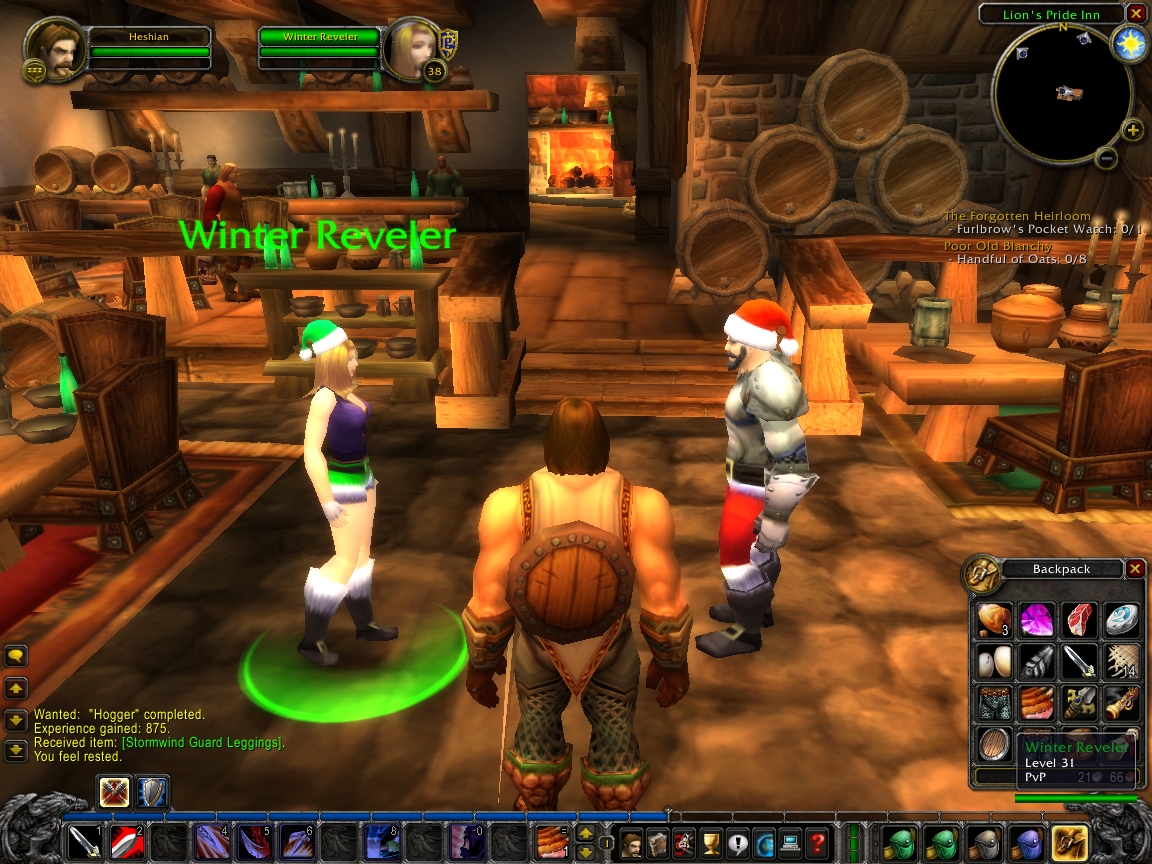This screenshot has width=1152, height=864.
Task: Open the chat menu speech bubble button
Action: (x=16, y=656)
